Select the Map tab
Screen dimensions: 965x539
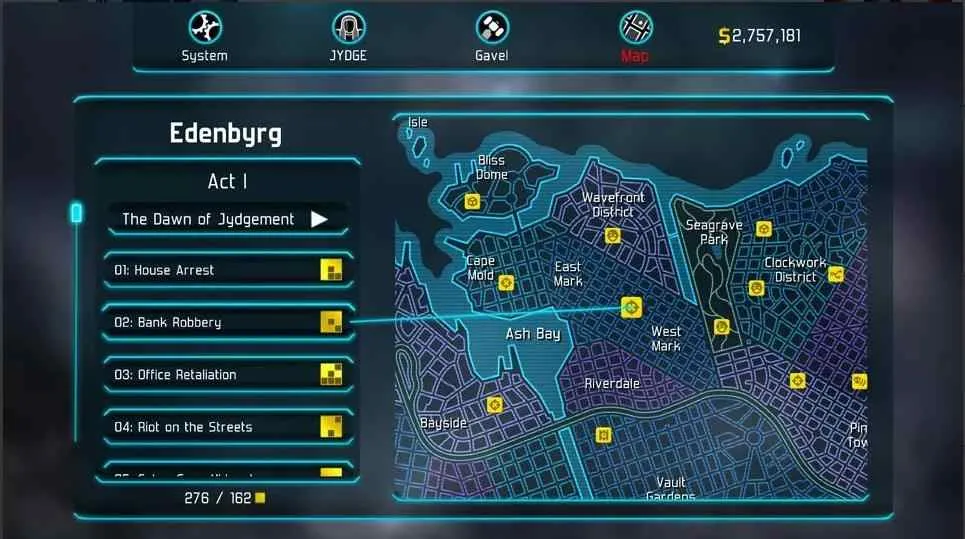635,36
